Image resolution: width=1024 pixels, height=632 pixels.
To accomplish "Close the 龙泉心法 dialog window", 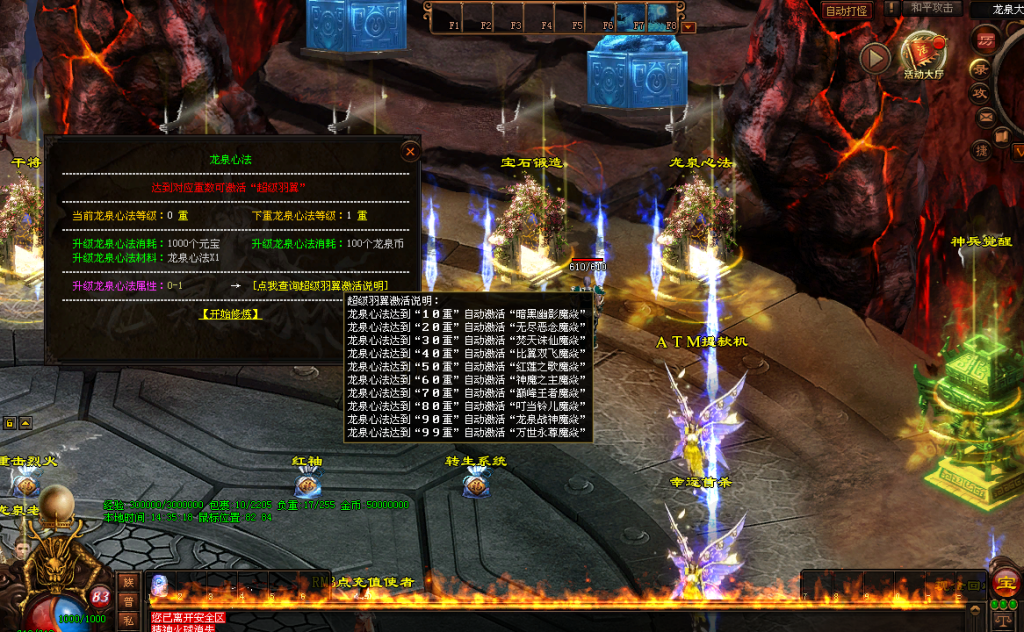I will tap(409, 152).
